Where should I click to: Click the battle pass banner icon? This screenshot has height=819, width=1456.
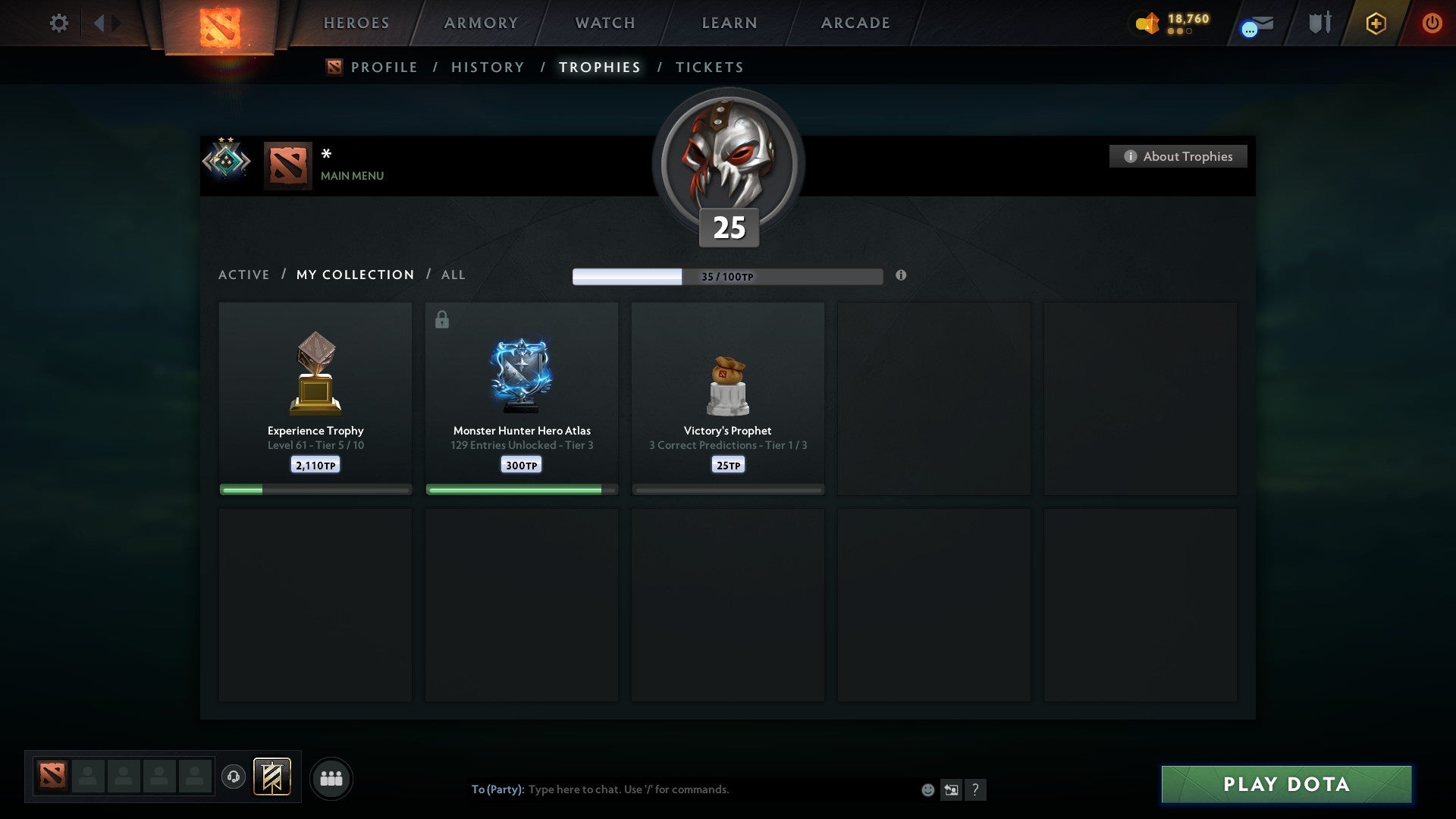(271, 778)
